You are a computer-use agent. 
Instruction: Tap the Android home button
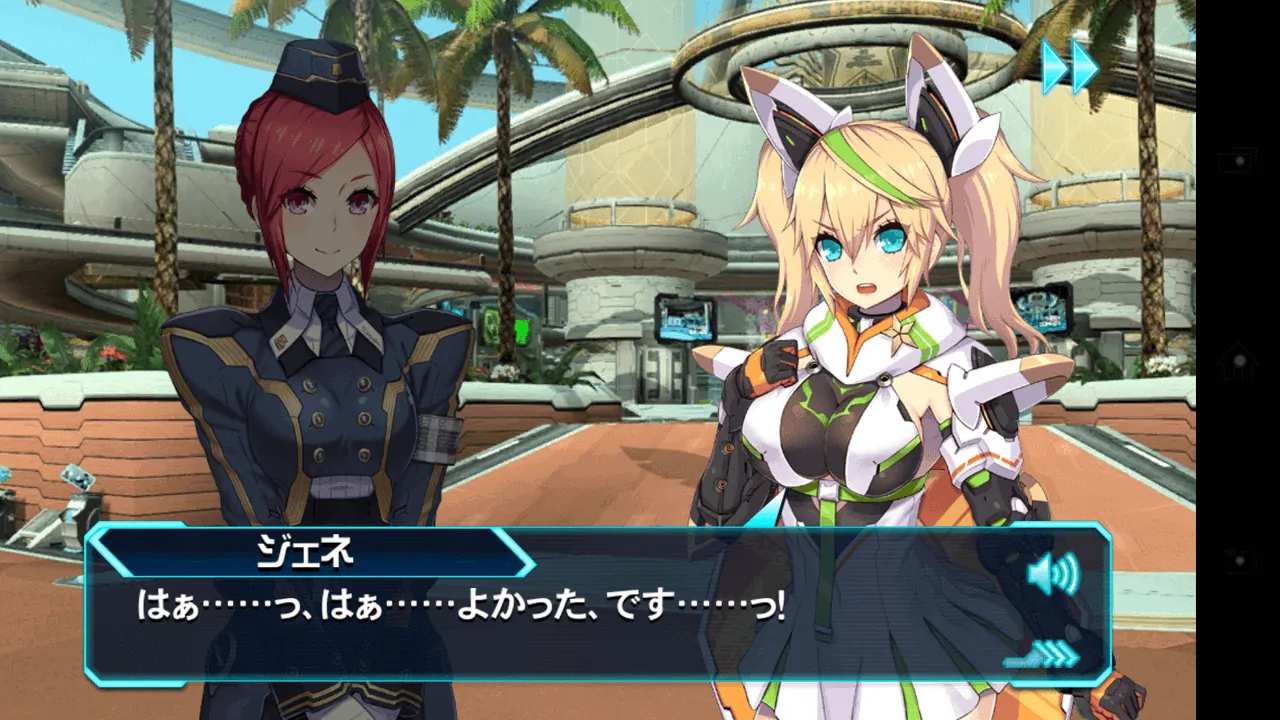coord(1238,360)
